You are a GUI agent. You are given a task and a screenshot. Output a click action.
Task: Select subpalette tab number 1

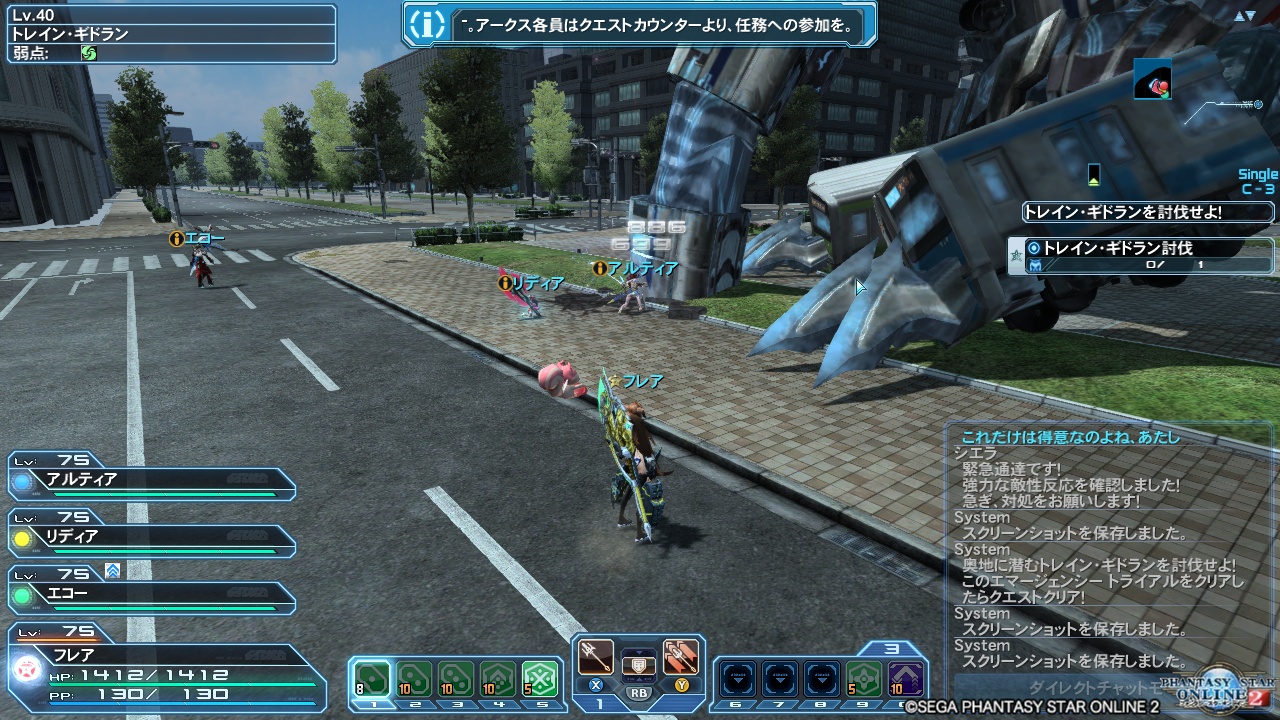coord(372,702)
